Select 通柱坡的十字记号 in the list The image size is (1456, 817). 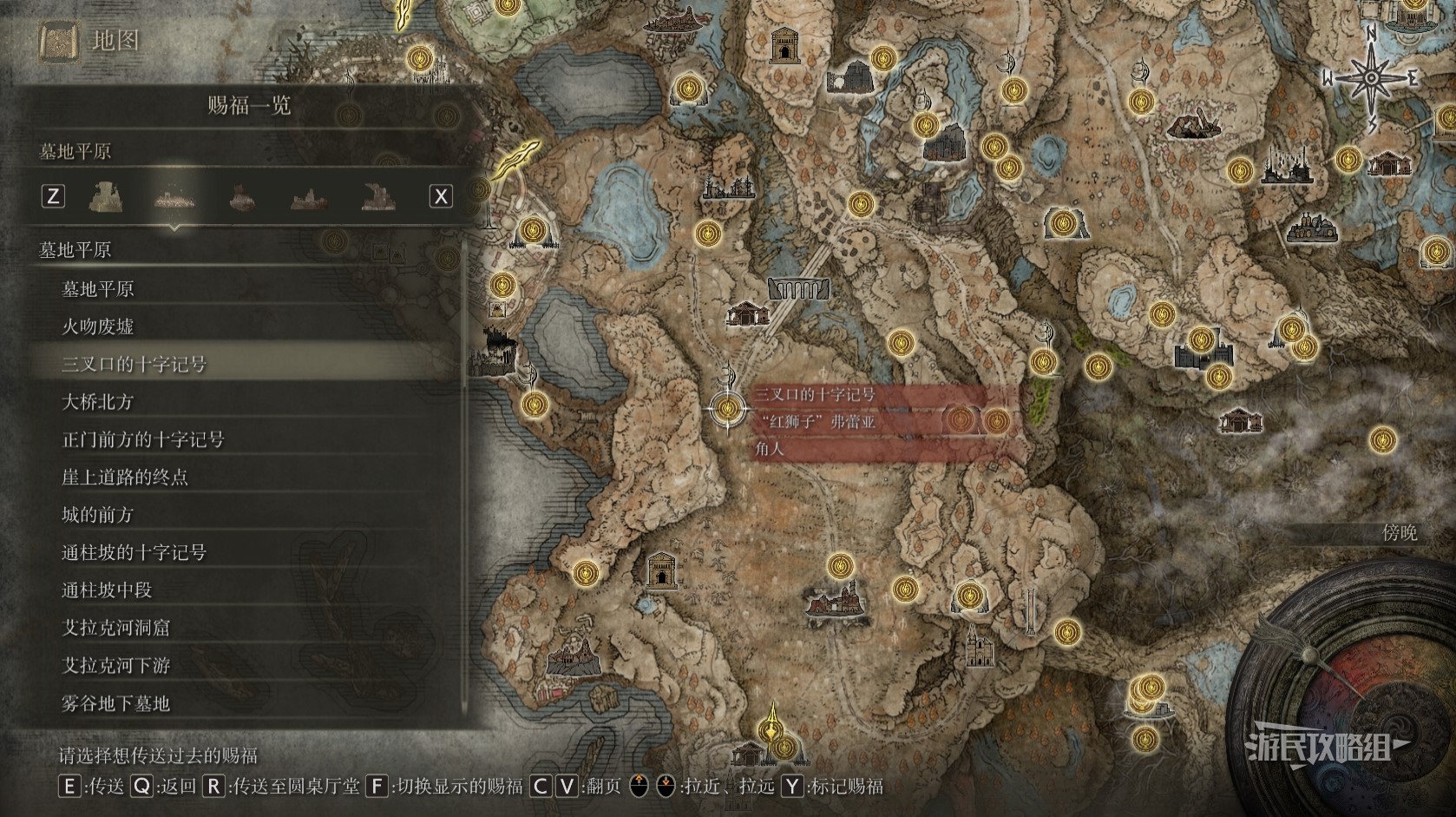pyautogui.click(x=134, y=552)
